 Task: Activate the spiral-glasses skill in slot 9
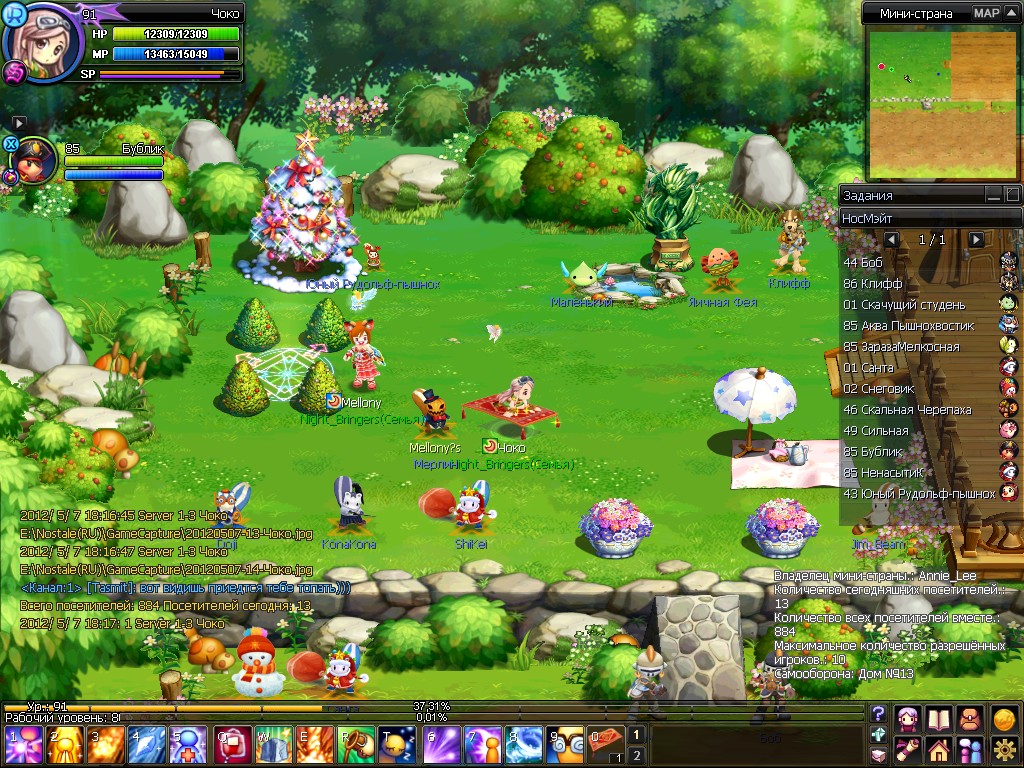571,746
